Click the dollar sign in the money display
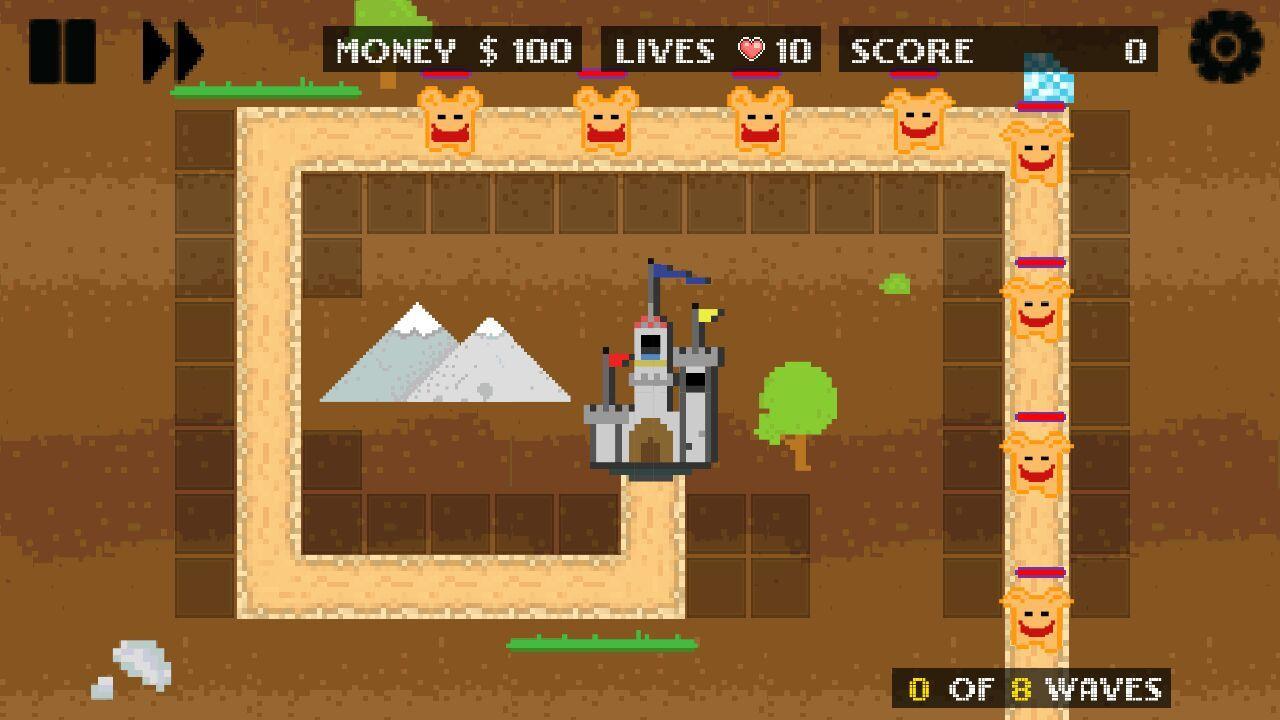Image resolution: width=1280 pixels, height=720 pixels. pos(489,50)
